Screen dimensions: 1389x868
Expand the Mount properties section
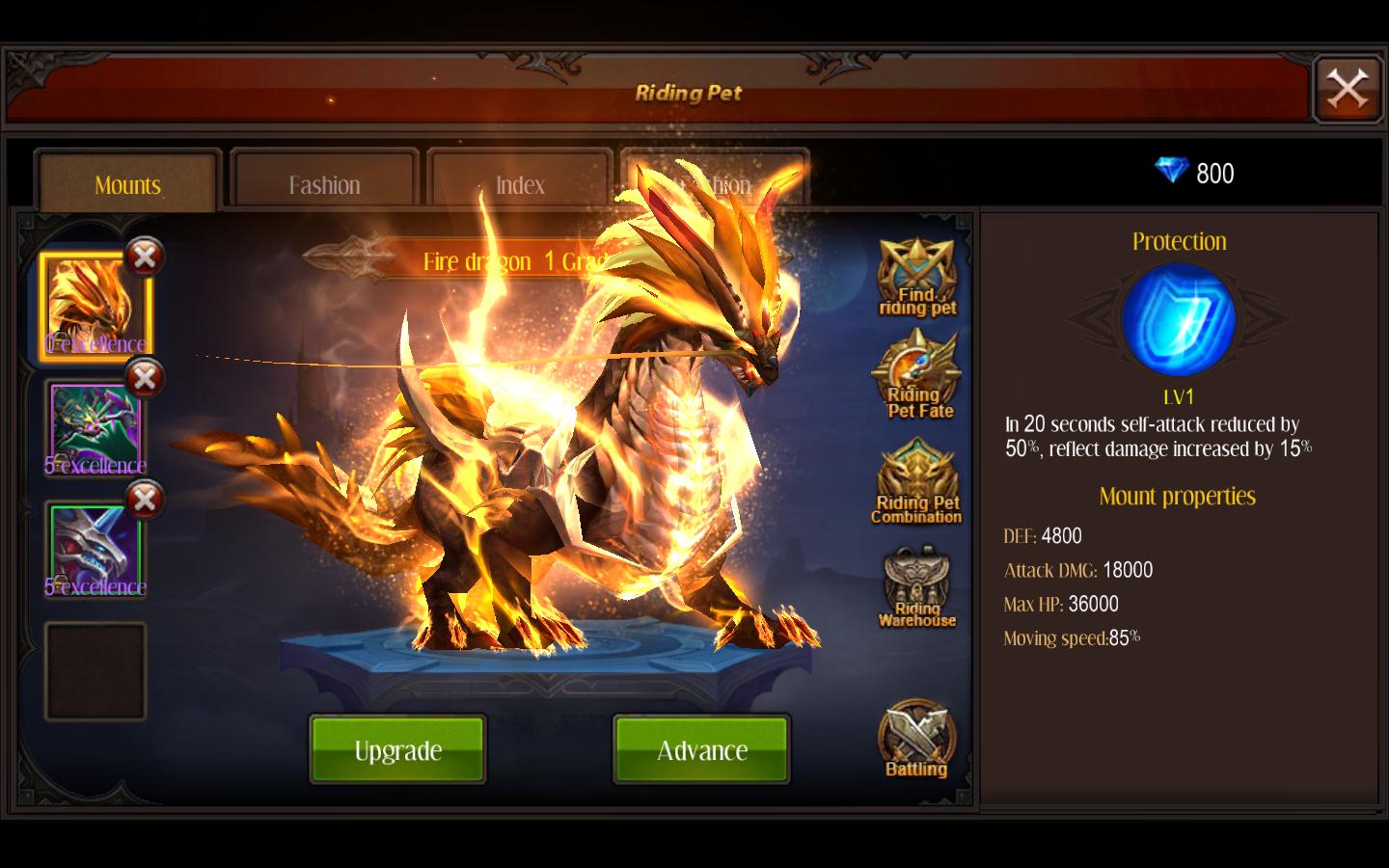(x=1178, y=496)
